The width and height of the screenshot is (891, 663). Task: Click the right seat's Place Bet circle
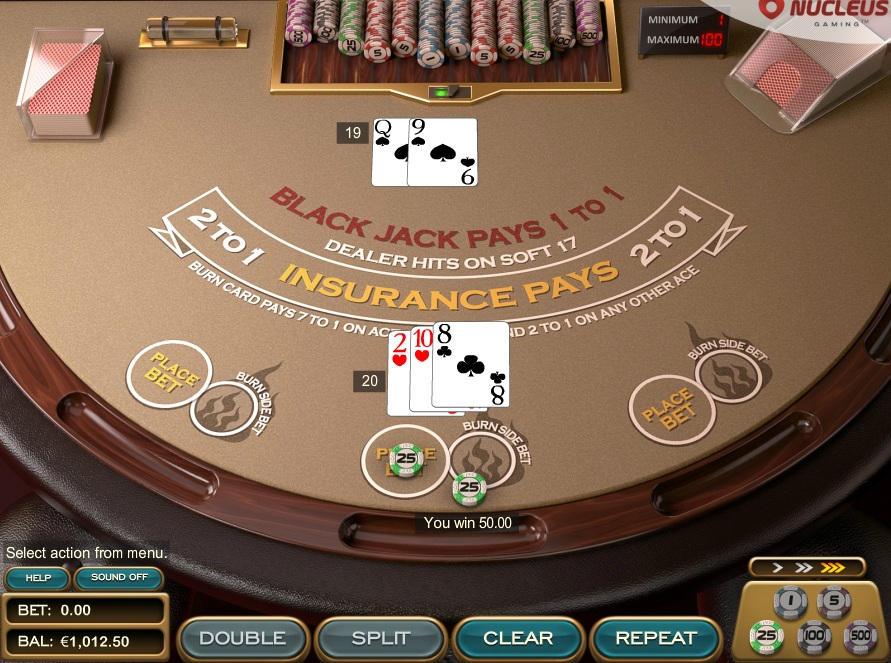[x=670, y=408]
